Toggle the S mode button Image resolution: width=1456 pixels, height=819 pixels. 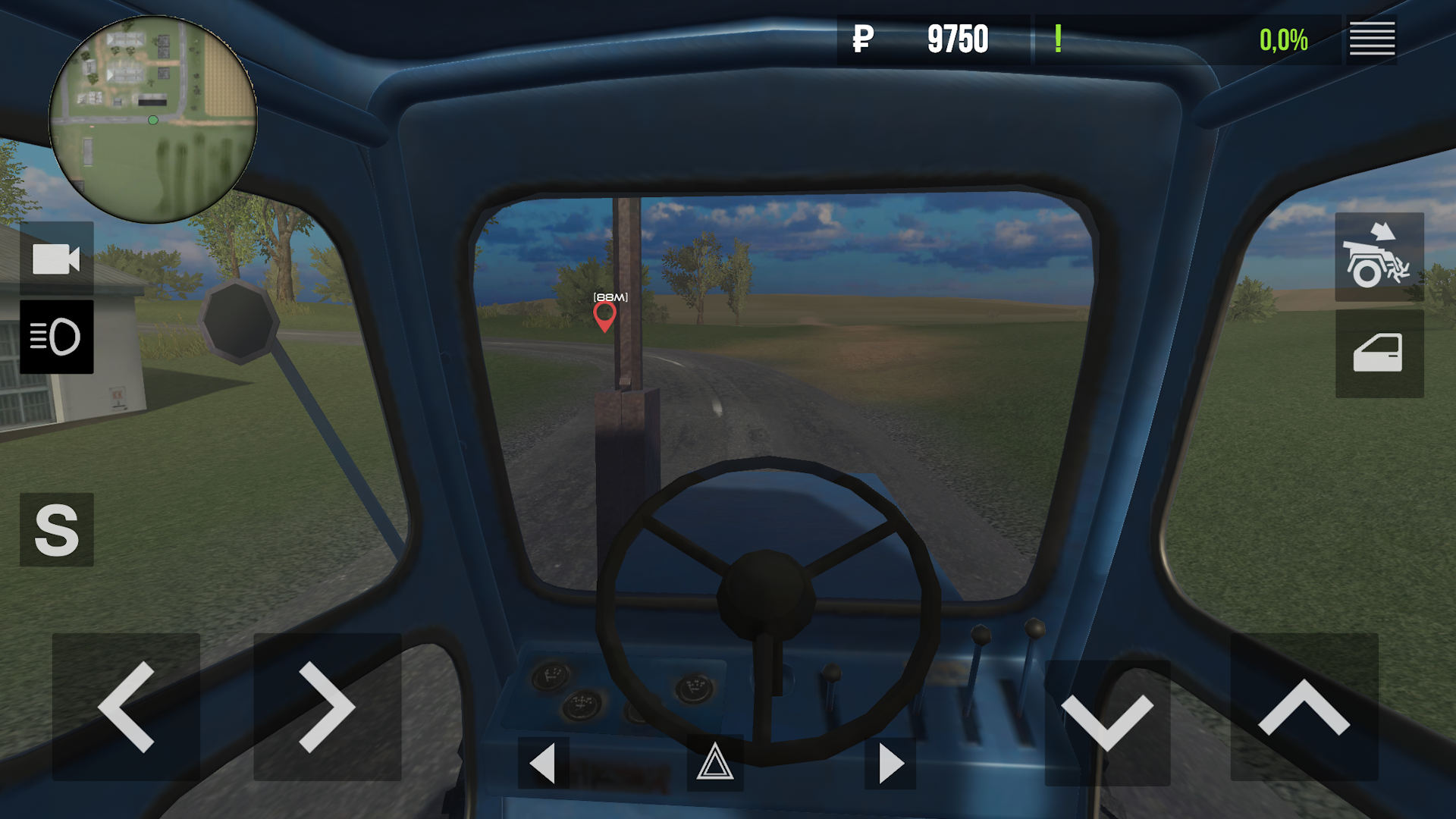pos(57,529)
